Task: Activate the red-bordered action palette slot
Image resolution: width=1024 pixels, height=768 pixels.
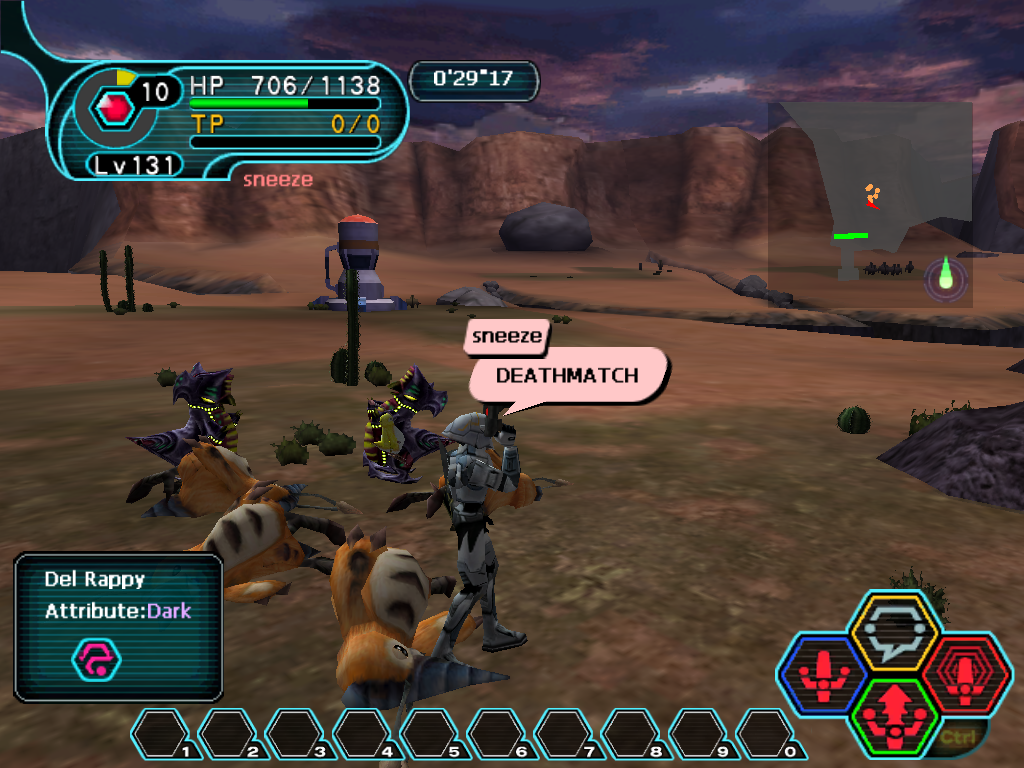Action: [965, 675]
